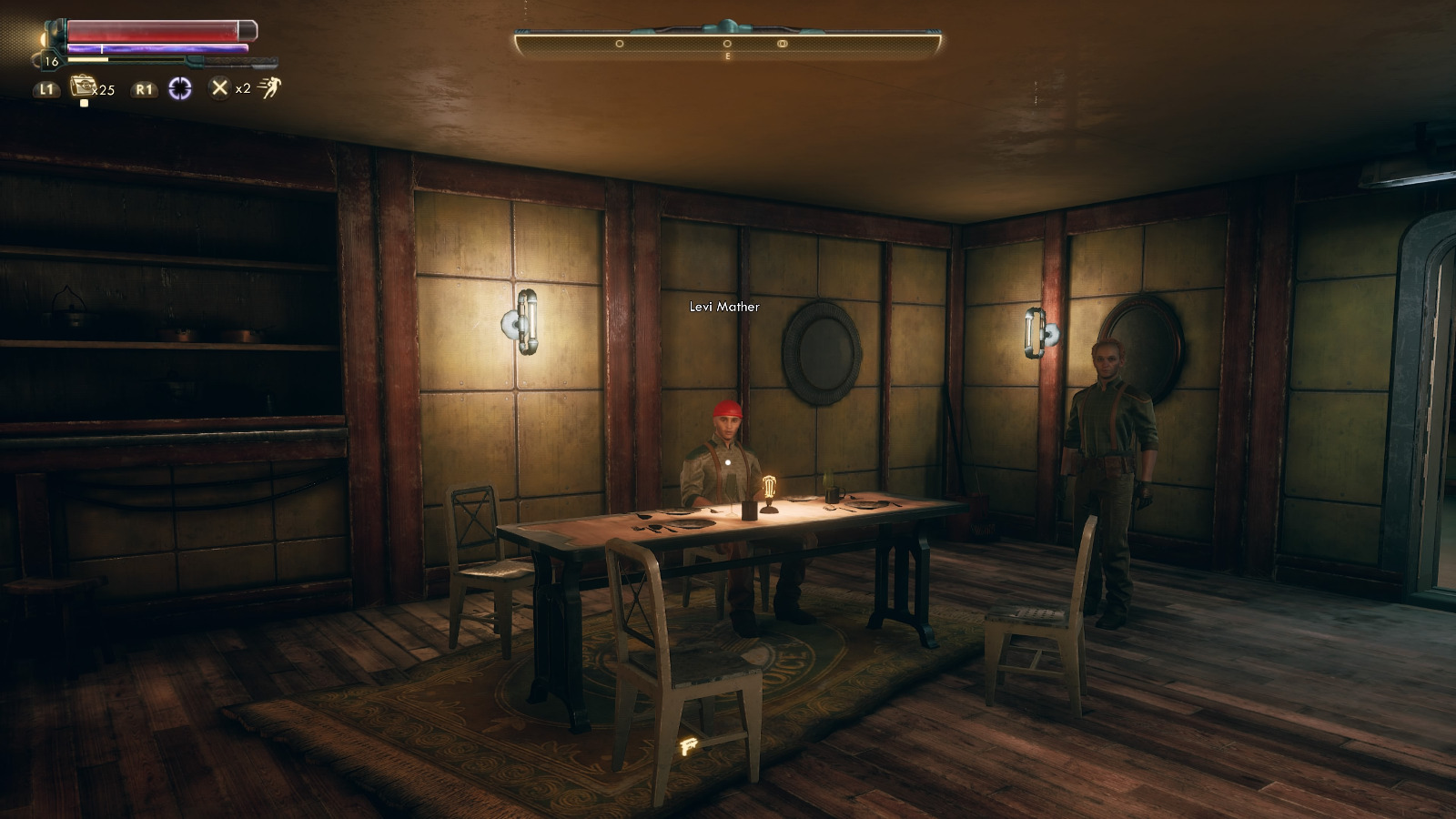The image size is (1456, 819).
Task: Click the purple targeting reticle icon
Action: [180, 87]
